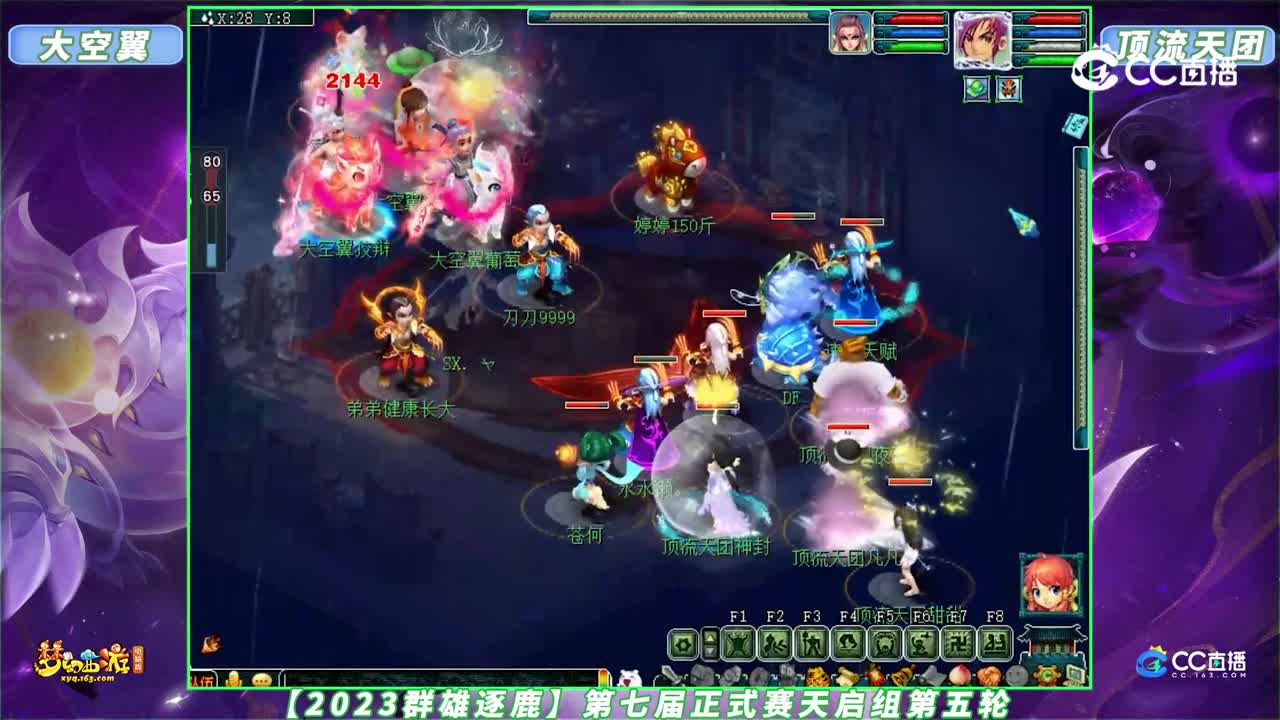Open the emoji smiley icon on the chat bar
This screenshot has height=720, width=1280.
261,677
